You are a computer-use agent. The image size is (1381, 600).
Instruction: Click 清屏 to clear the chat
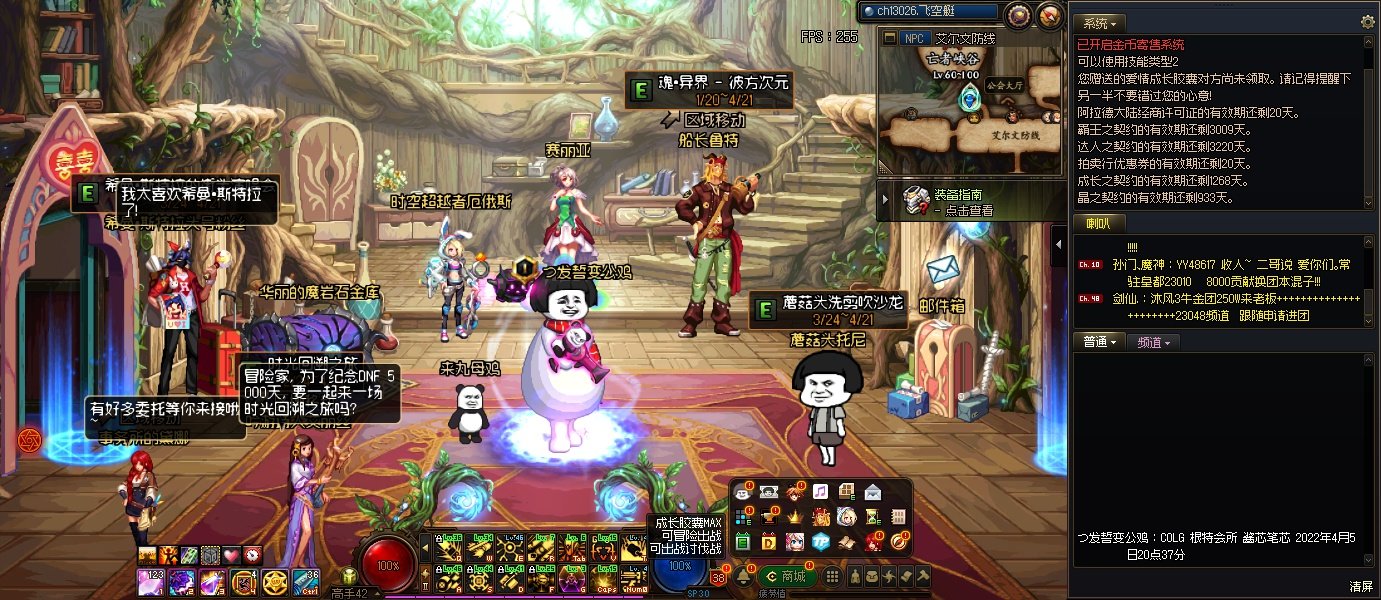pyautogui.click(x=1361, y=586)
